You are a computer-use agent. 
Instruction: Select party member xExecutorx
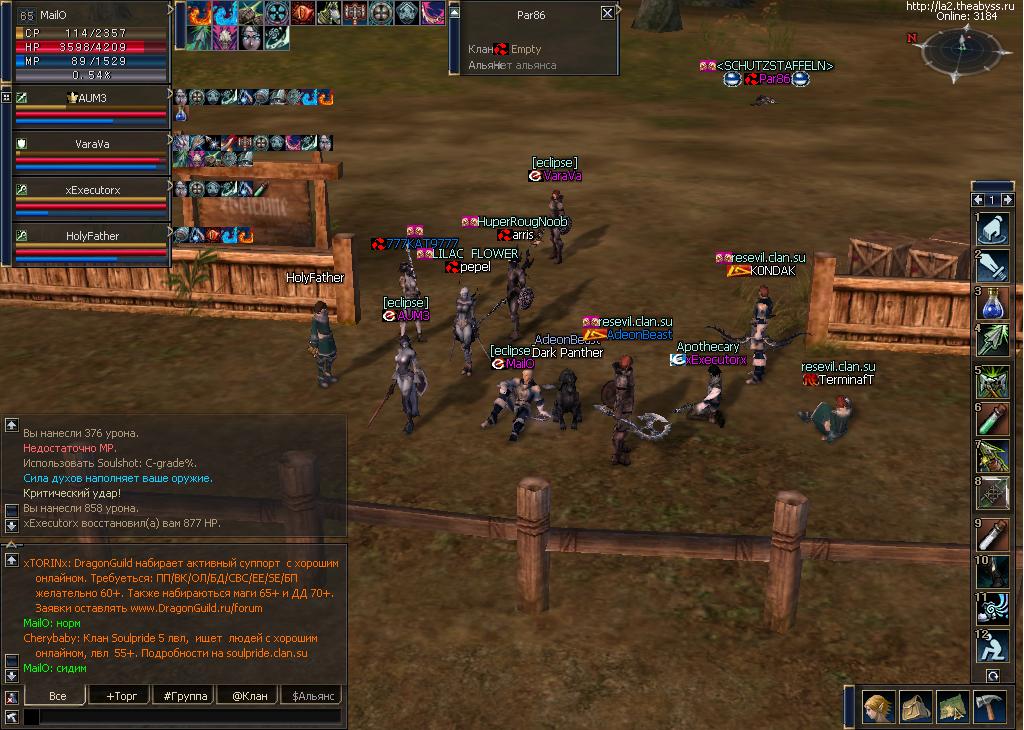click(90, 190)
